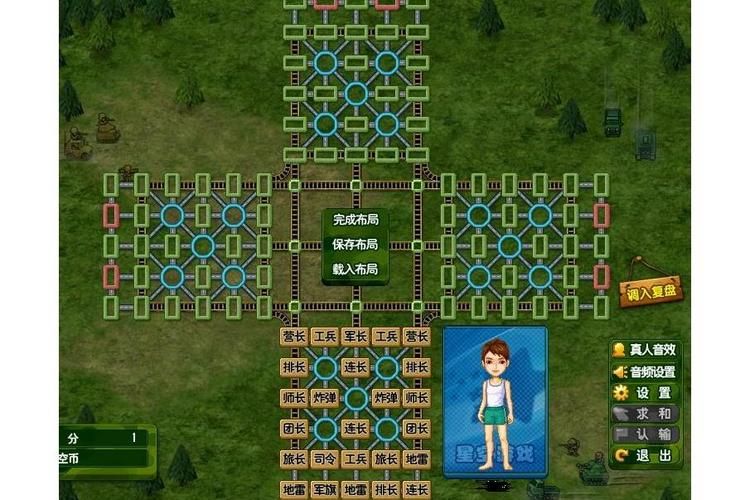This screenshot has height=500, width=750.
Task: Toggle 真人音效 voice effects
Action: pyautogui.click(x=645, y=350)
